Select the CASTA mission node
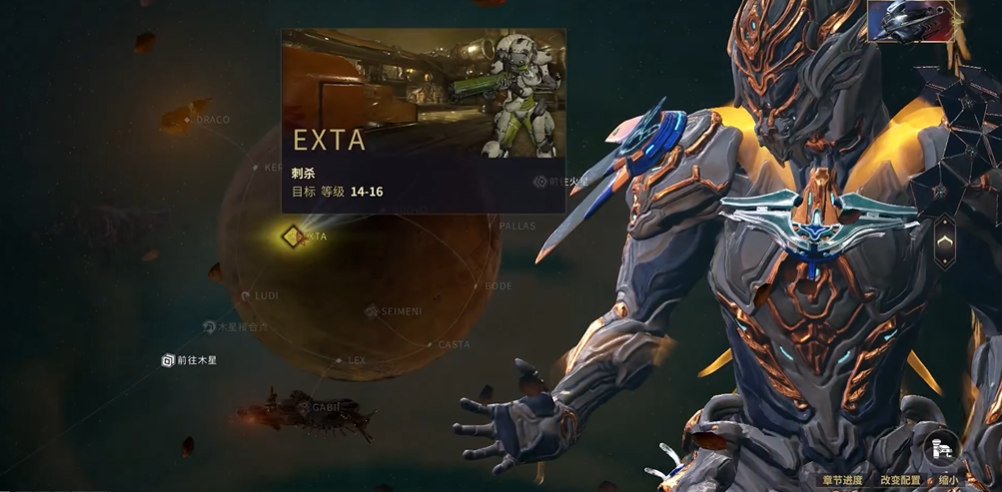 (x=452, y=345)
